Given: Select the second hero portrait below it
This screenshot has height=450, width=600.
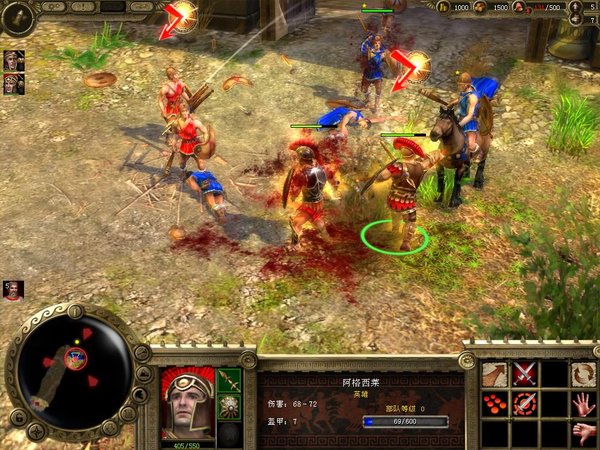Looking at the screenshot, I should pos(14,83).
